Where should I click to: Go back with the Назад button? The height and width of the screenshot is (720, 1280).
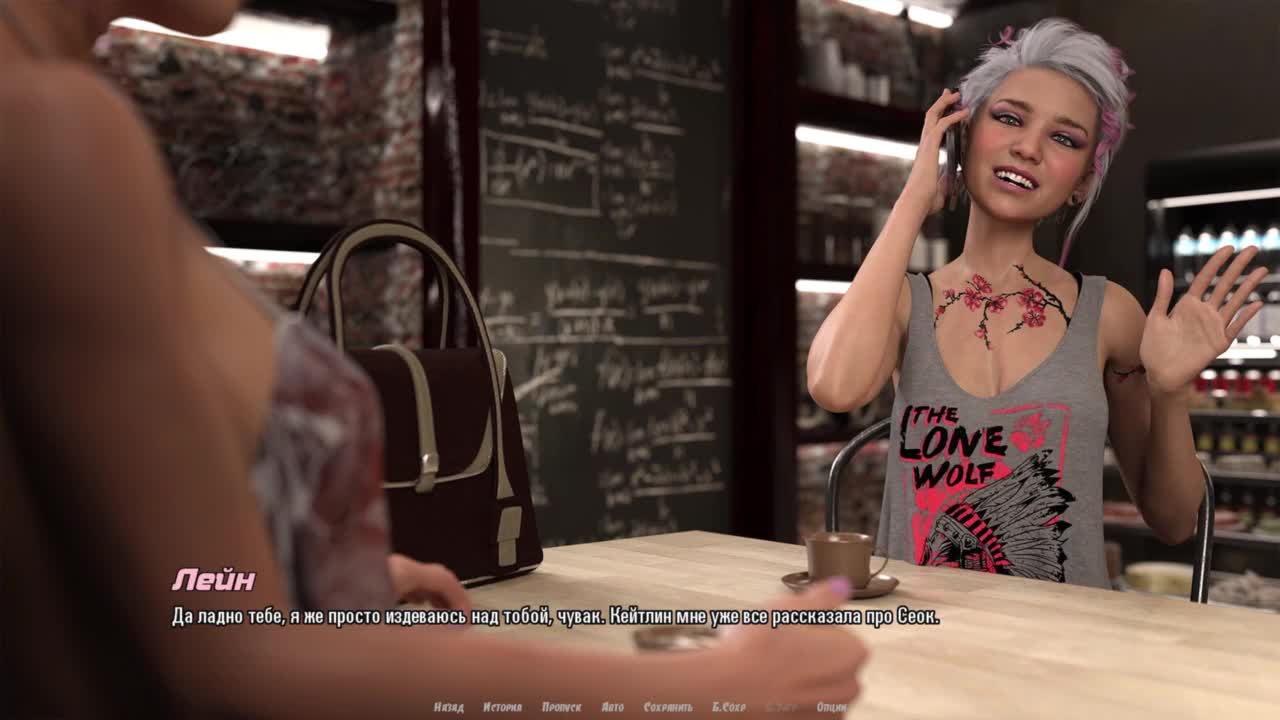[448, 707]
